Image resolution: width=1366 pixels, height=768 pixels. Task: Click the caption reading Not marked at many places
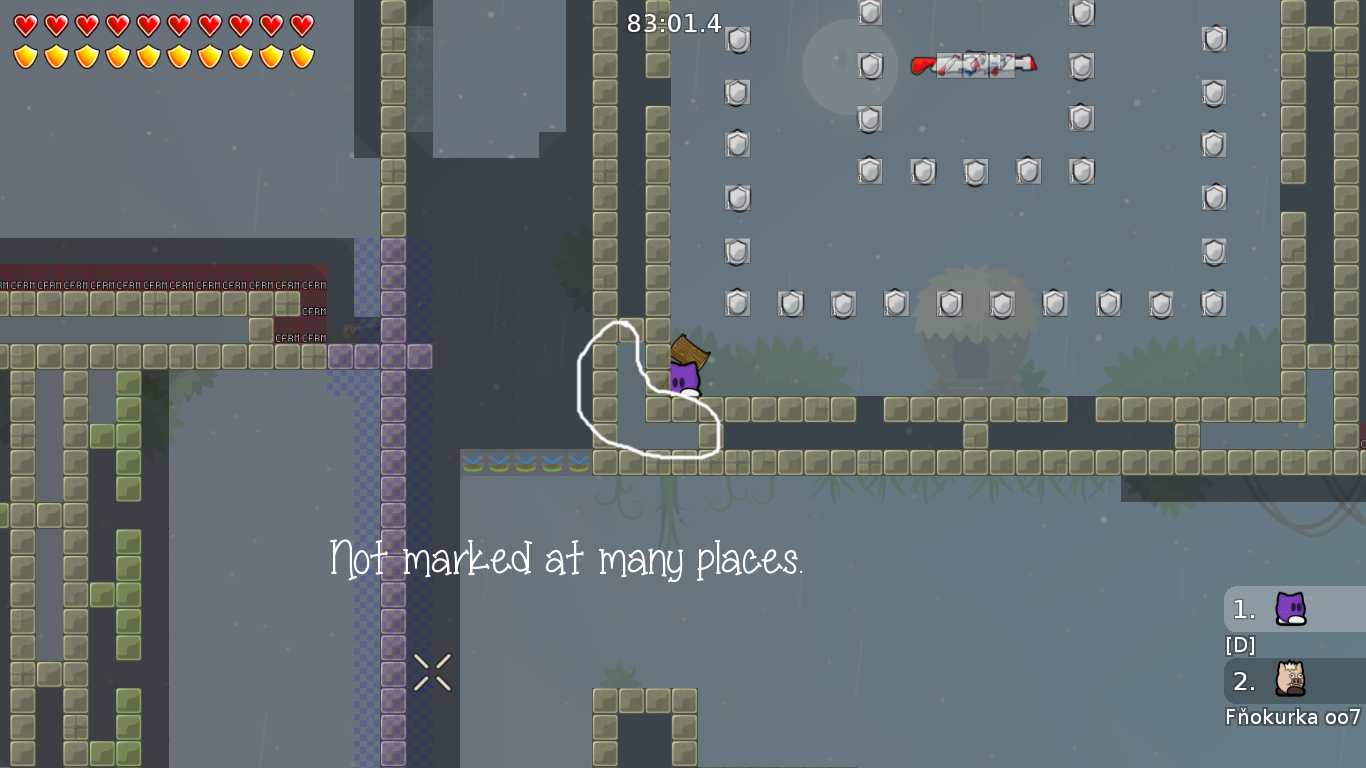[568, 559]
